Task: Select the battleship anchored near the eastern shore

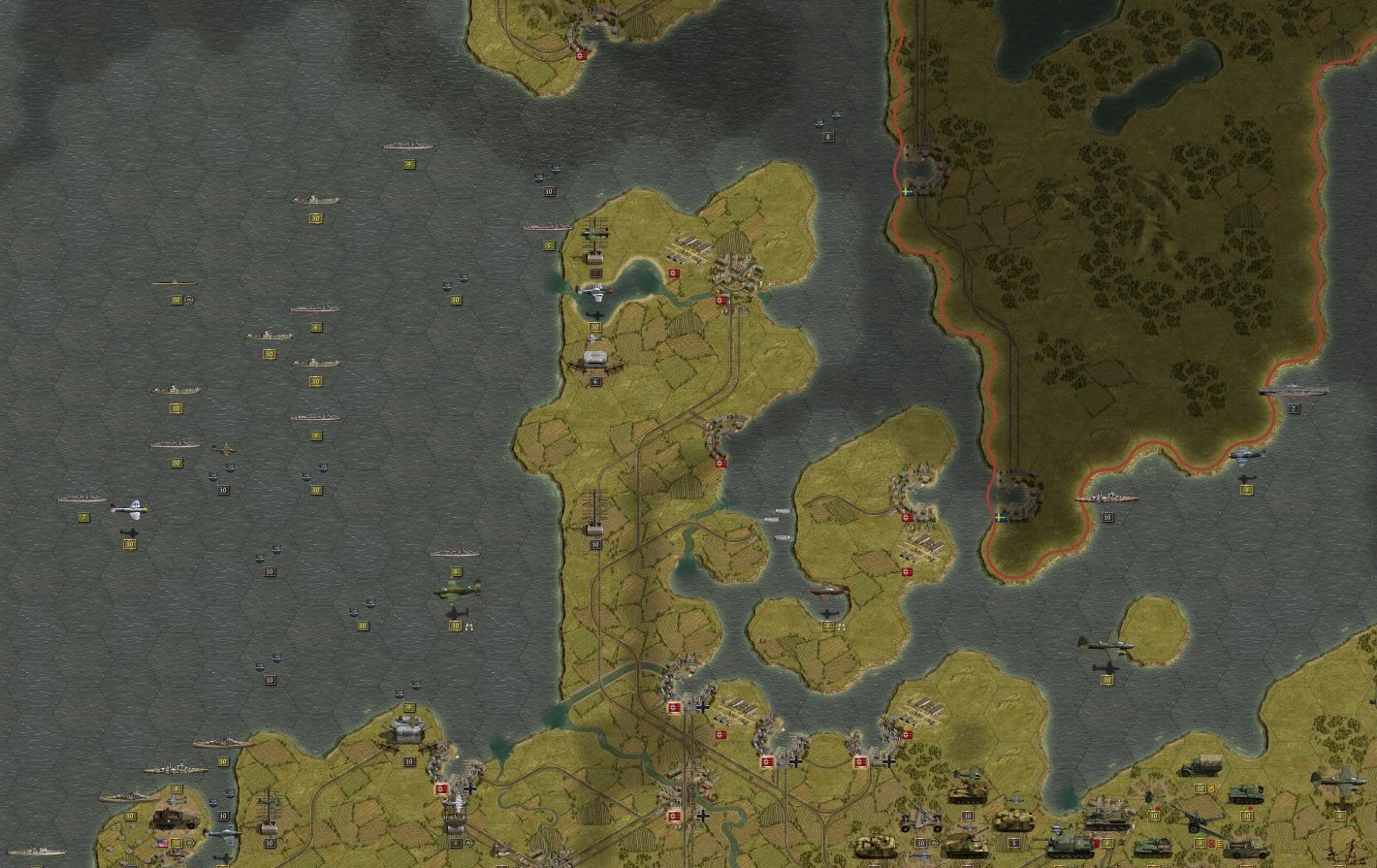Action: click(1105, 497)
